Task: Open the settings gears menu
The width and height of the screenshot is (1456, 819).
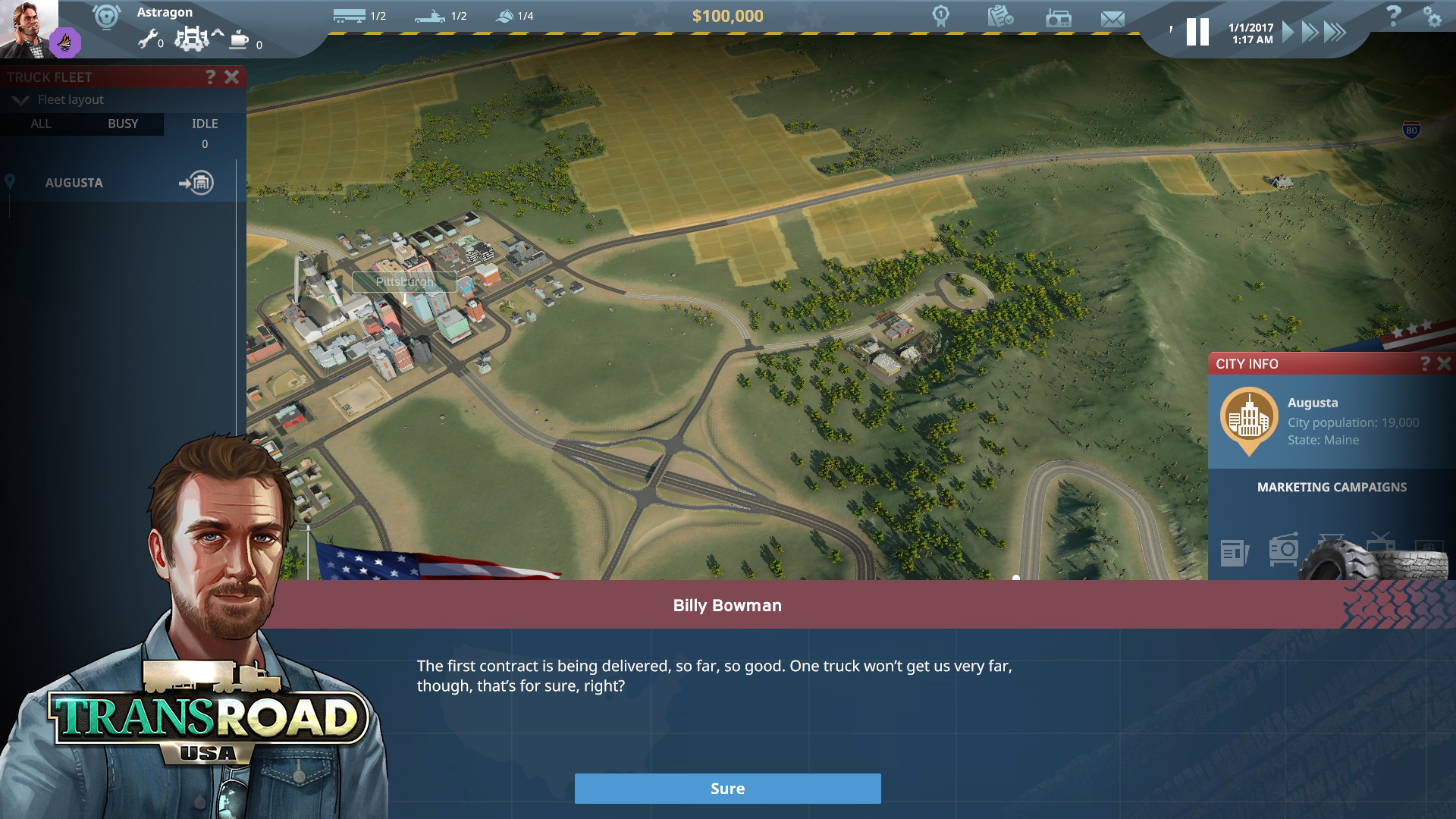Action: coord(1432,17)
